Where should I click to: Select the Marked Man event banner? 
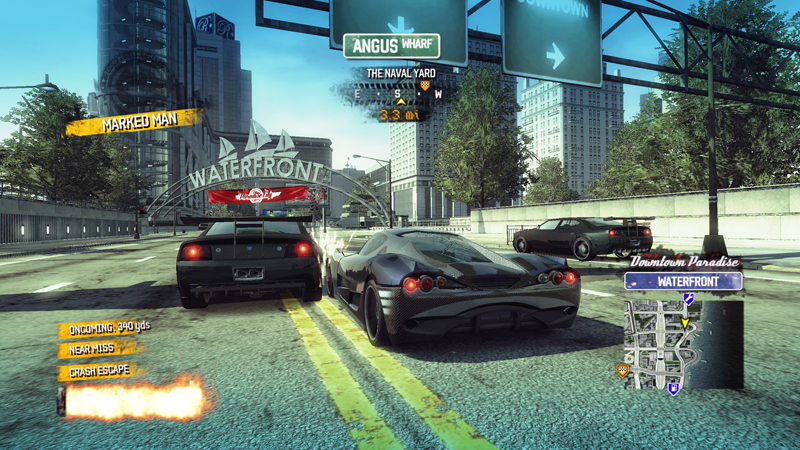[x=135, y=124]
